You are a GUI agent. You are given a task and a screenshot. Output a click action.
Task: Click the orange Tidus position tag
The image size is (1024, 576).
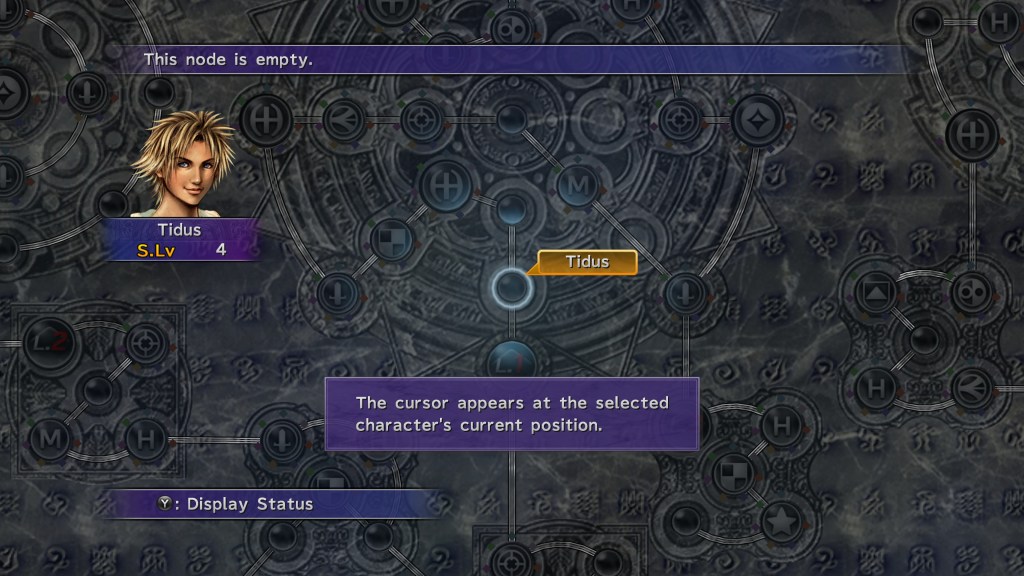(x=587, y=262)
